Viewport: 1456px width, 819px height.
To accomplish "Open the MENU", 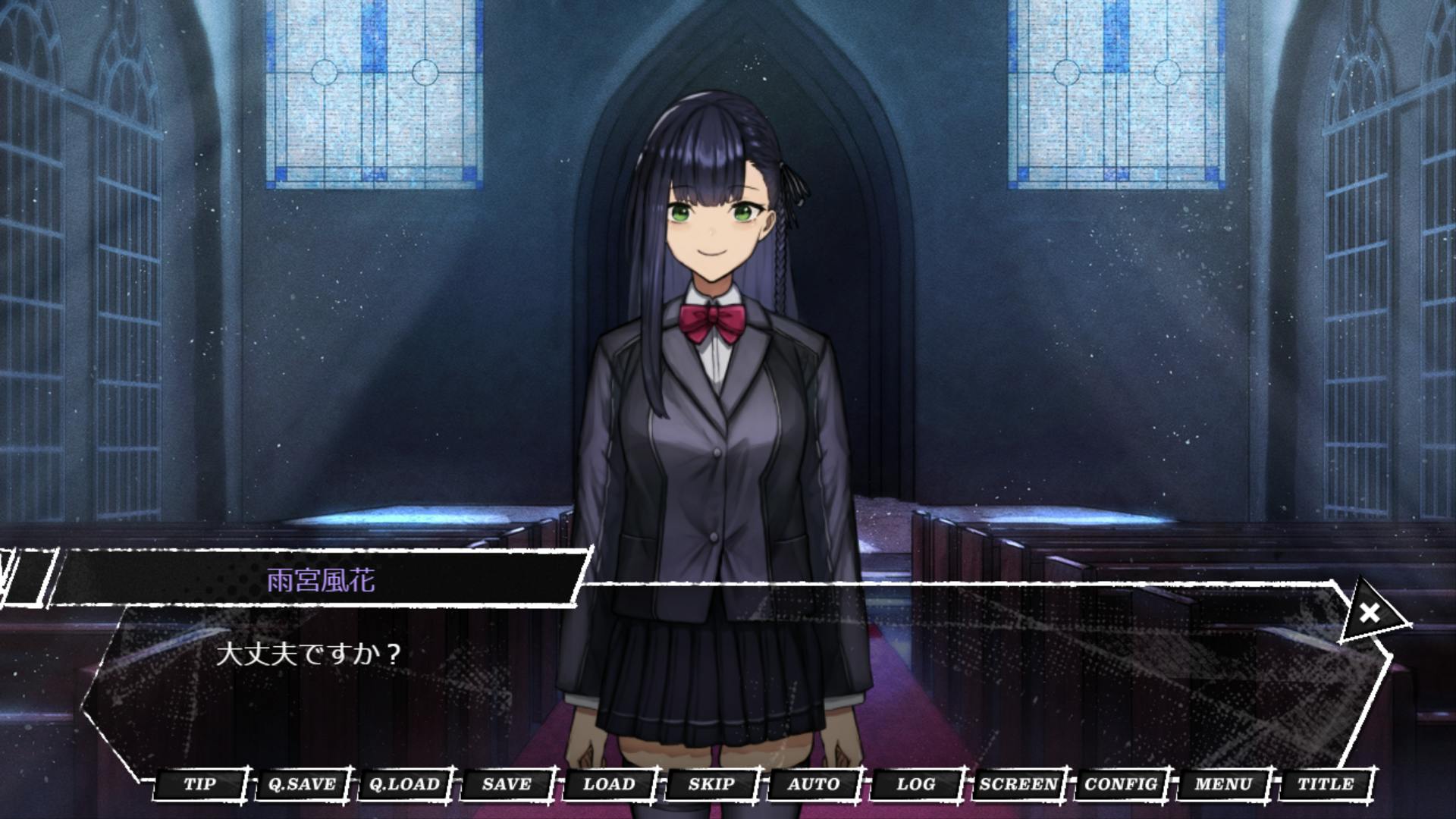I will coord(1223,784).
